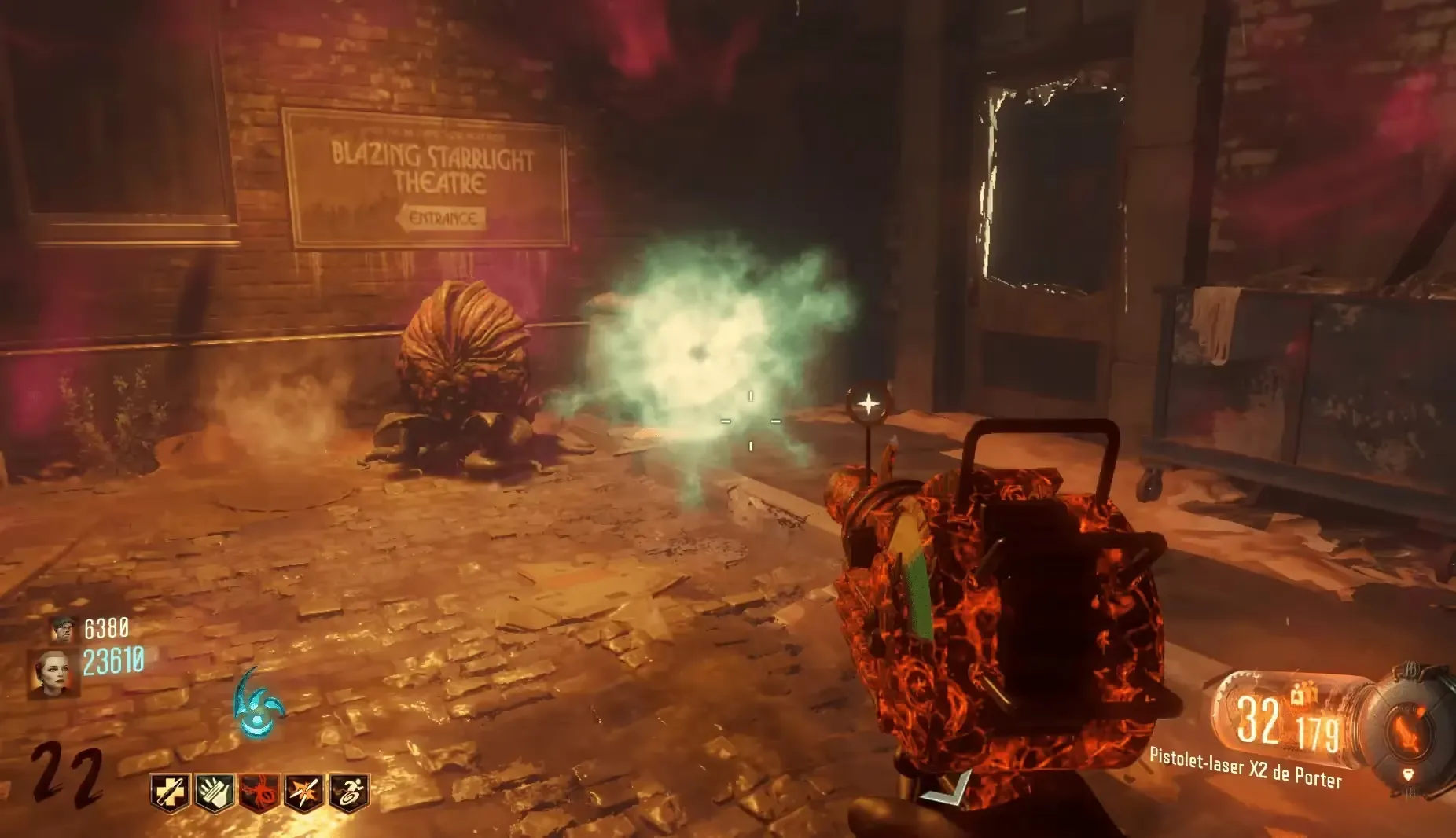Select the blonde woman player portrait
The height and width of the screenshot is (838, 1456).
[54, 674]
